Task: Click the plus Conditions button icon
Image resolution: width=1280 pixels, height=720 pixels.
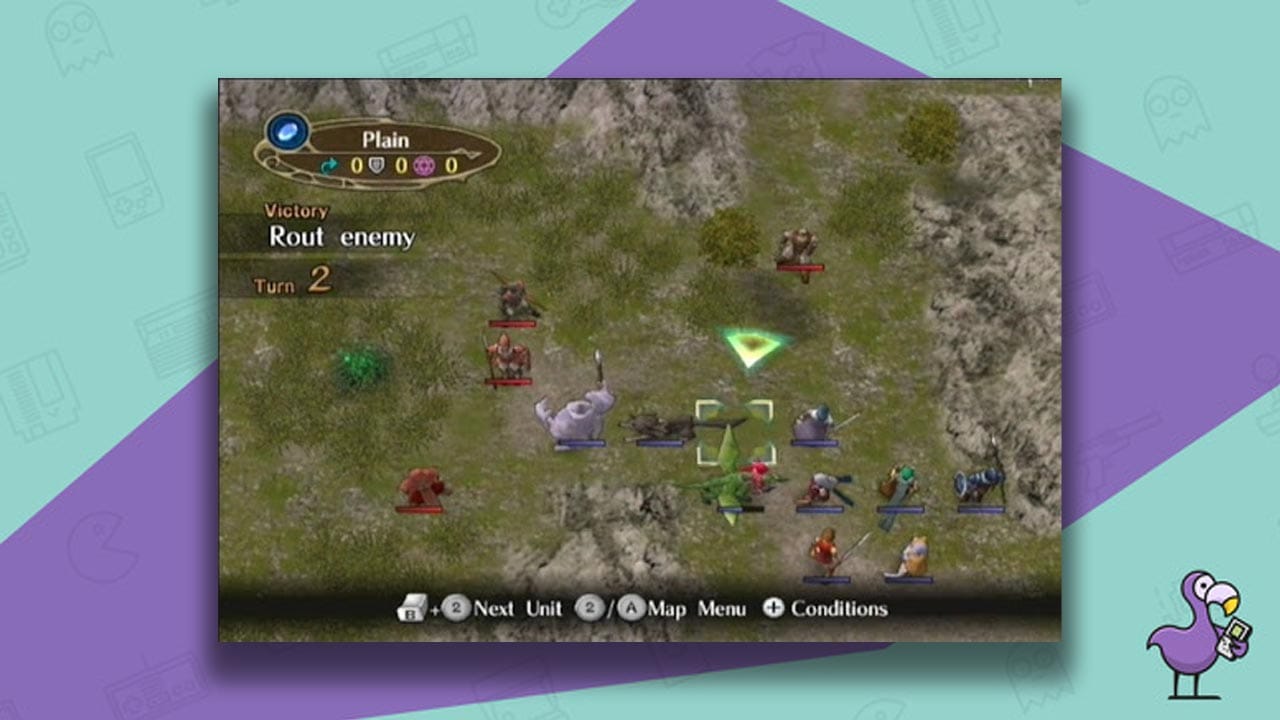Action: pos(772,608)
